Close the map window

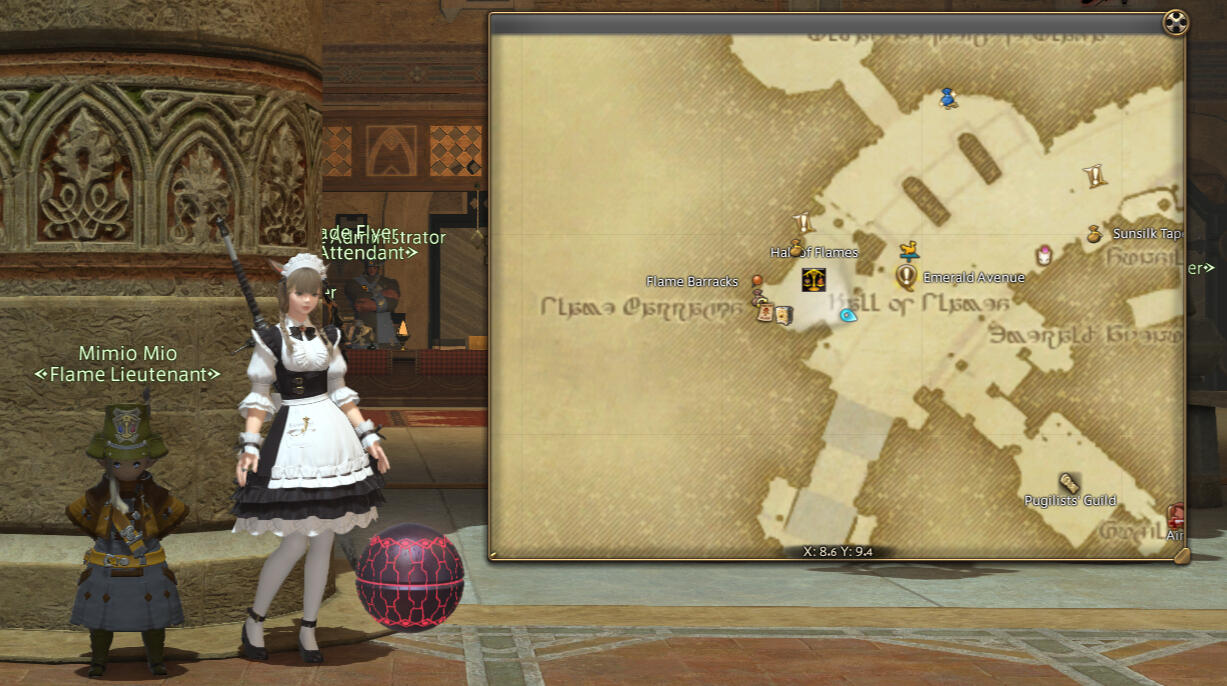[x=1173, y=24]
